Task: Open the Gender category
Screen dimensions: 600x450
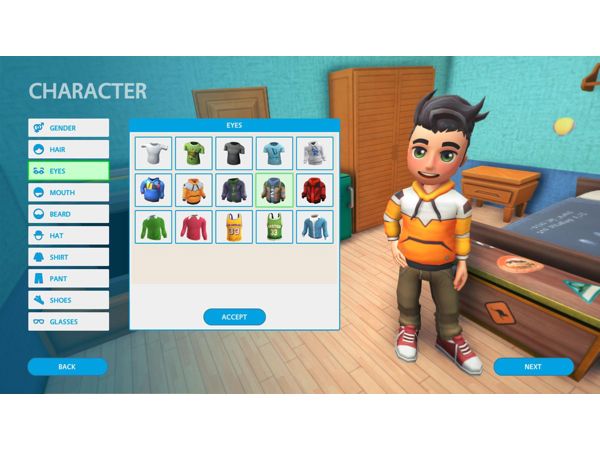Action: (x=68, y=128)
